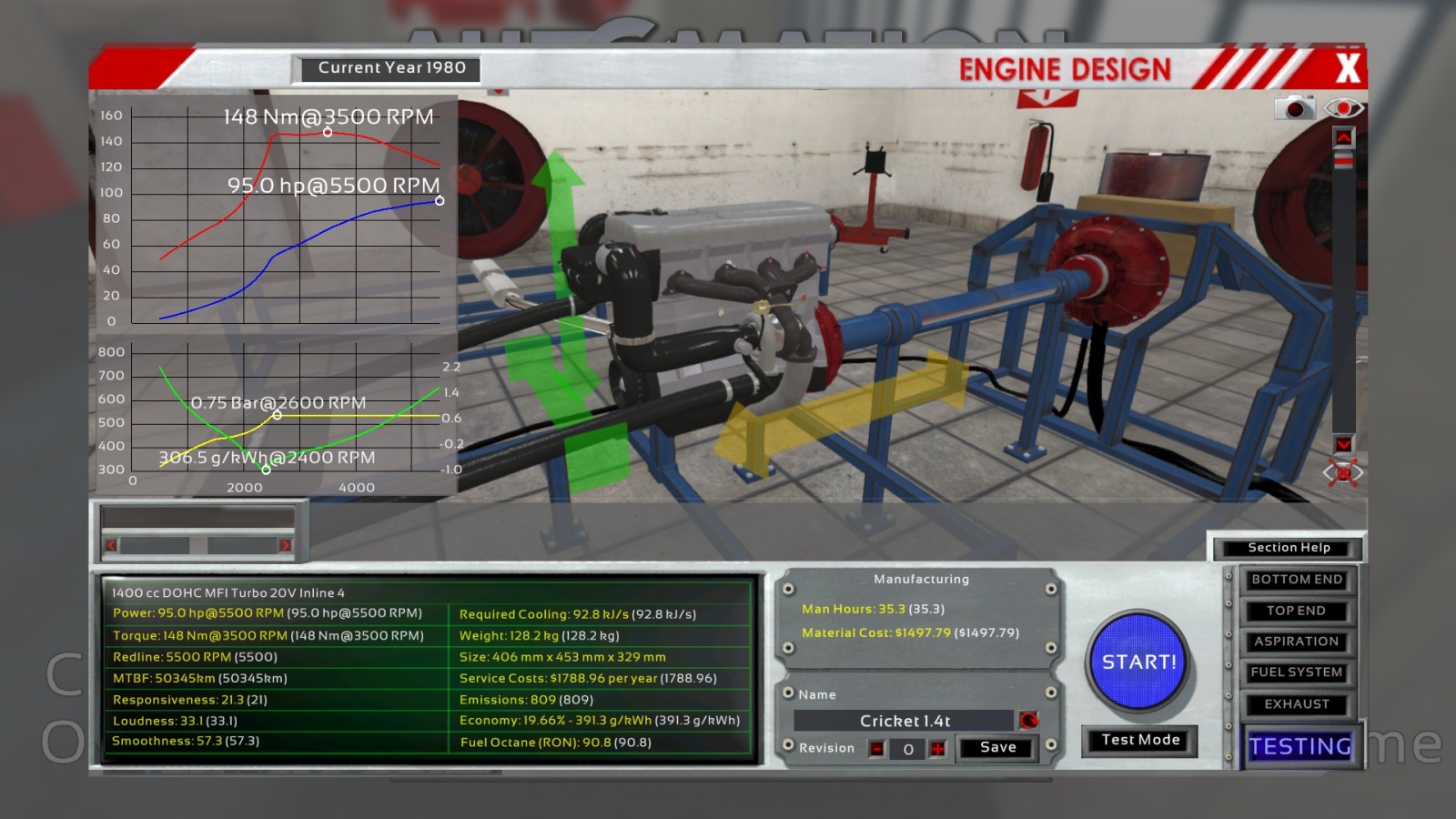Close the Engine Design window
This screenshot has height=819, width=1456.
(x=1347, y=68)
